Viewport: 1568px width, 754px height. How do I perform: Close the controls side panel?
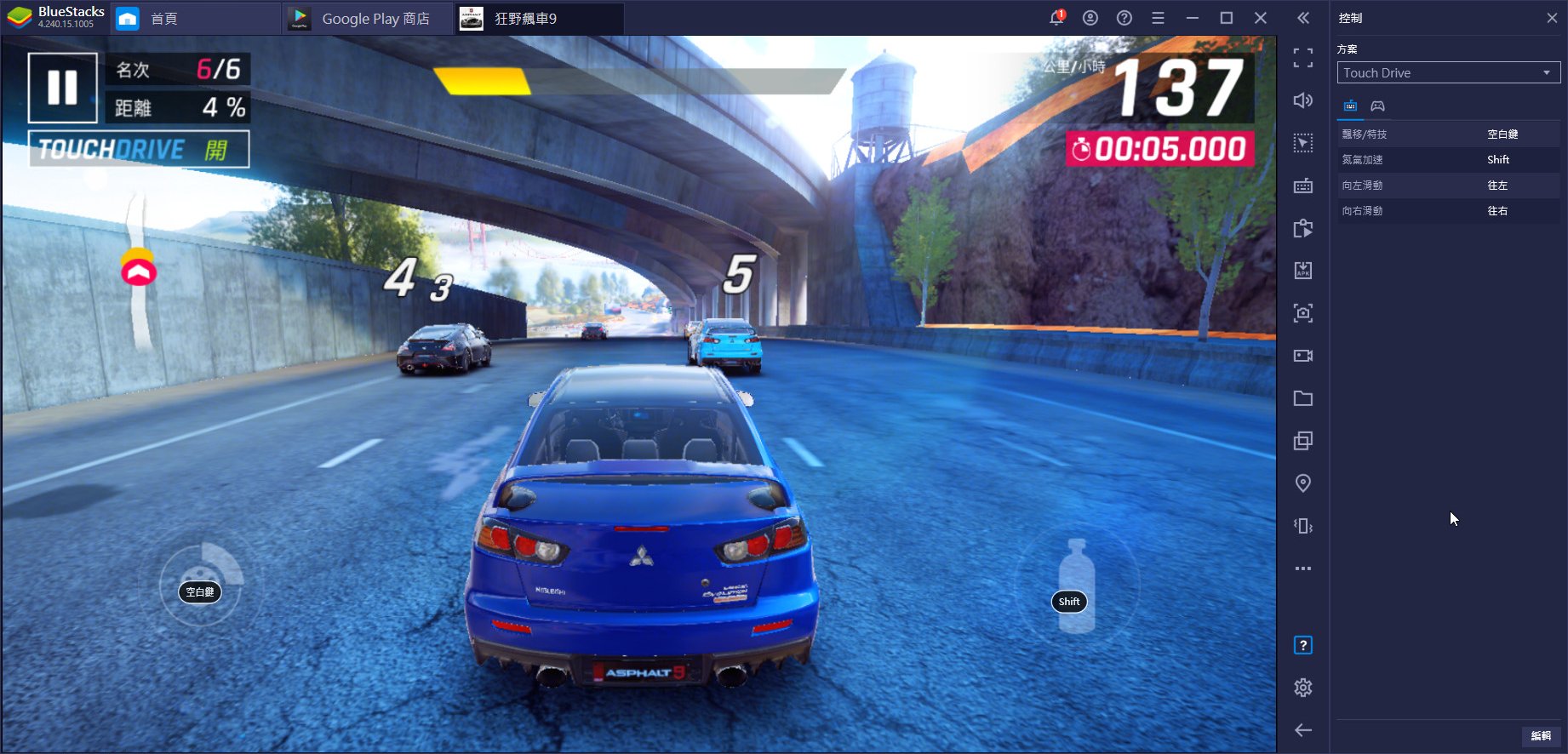1552,18
